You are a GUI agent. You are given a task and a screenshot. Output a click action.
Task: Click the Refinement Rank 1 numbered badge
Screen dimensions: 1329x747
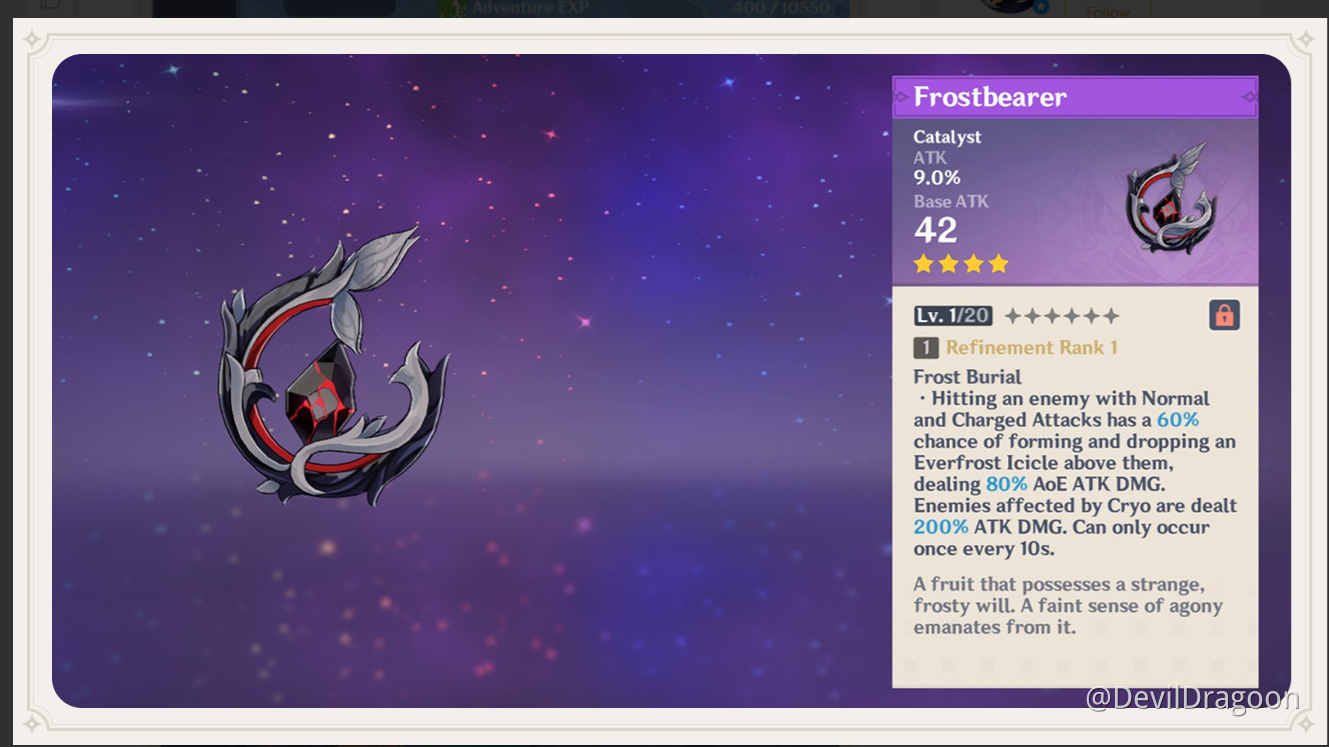(x=925, y=347)
